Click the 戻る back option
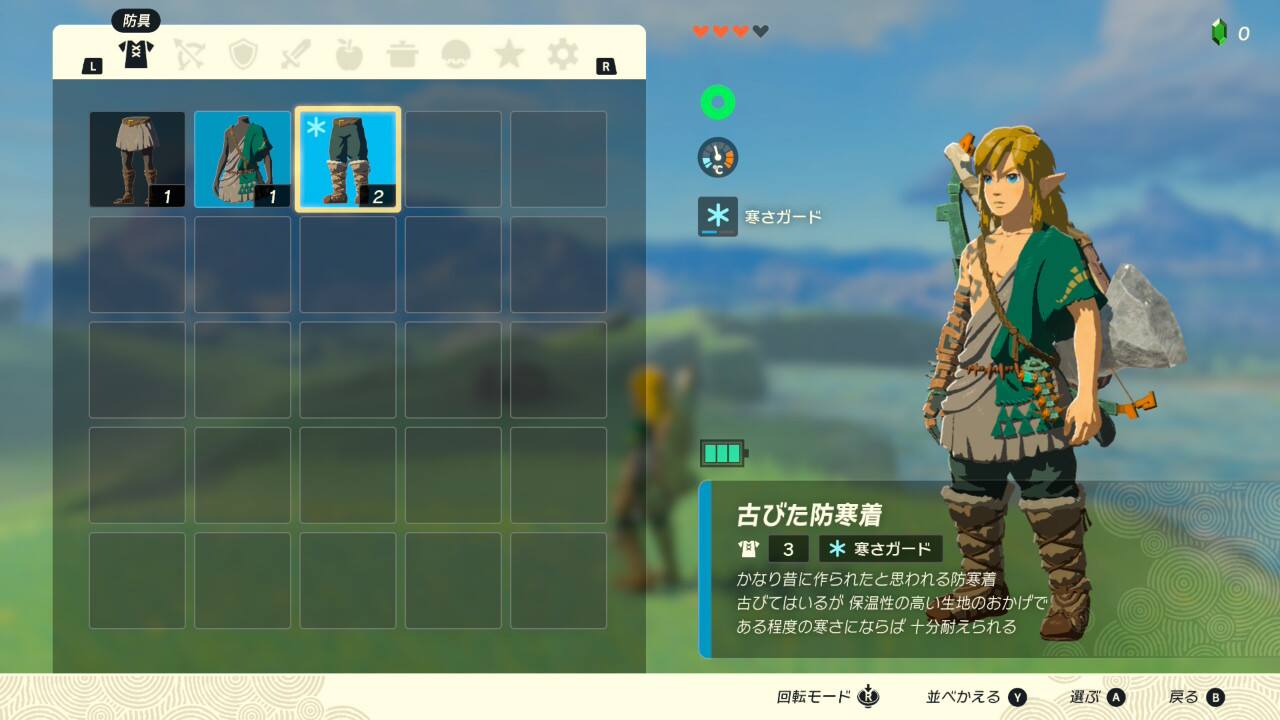The height and width of the screenshot is (720, 1280). pyautogui.click(x=1196, y=698)
